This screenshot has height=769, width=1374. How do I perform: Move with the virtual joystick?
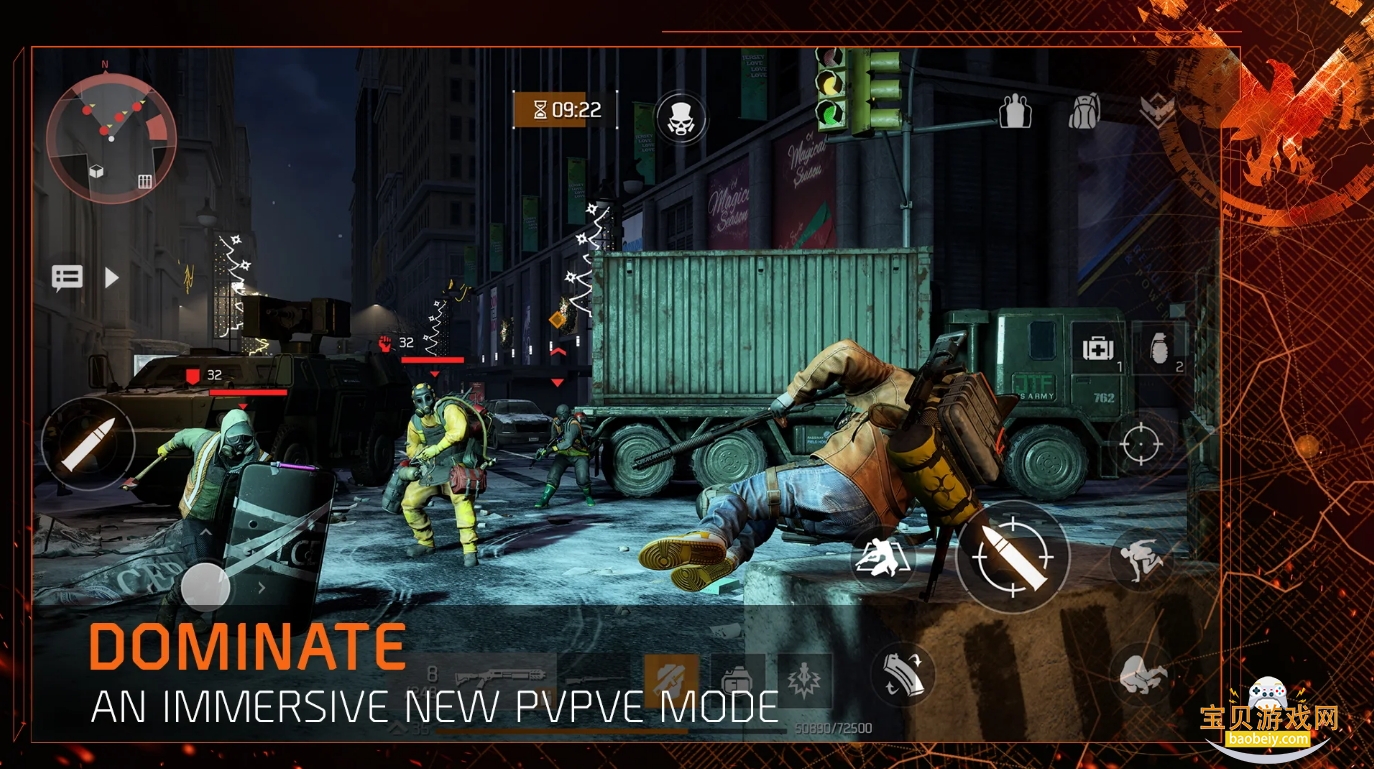click(207, 586)
